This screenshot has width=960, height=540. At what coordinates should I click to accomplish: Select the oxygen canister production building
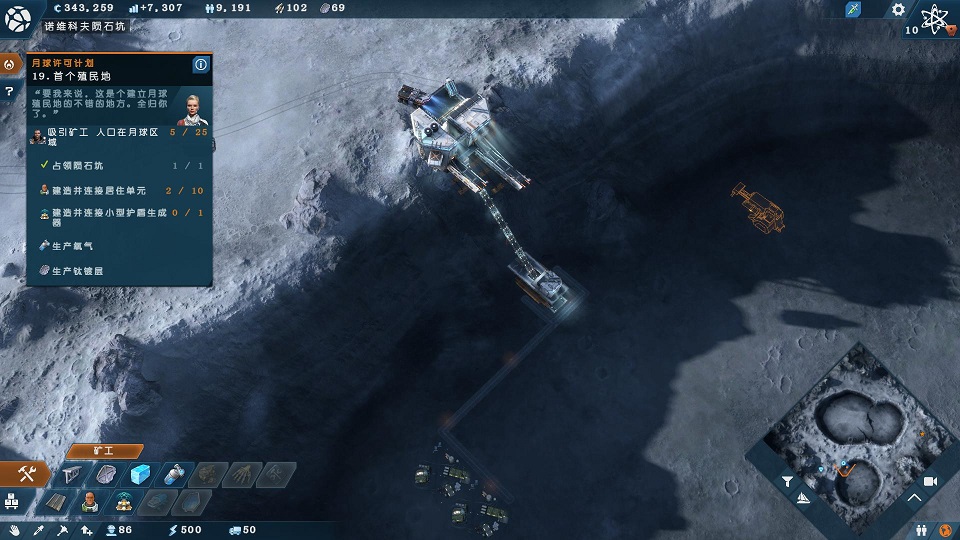pos(174,474)
